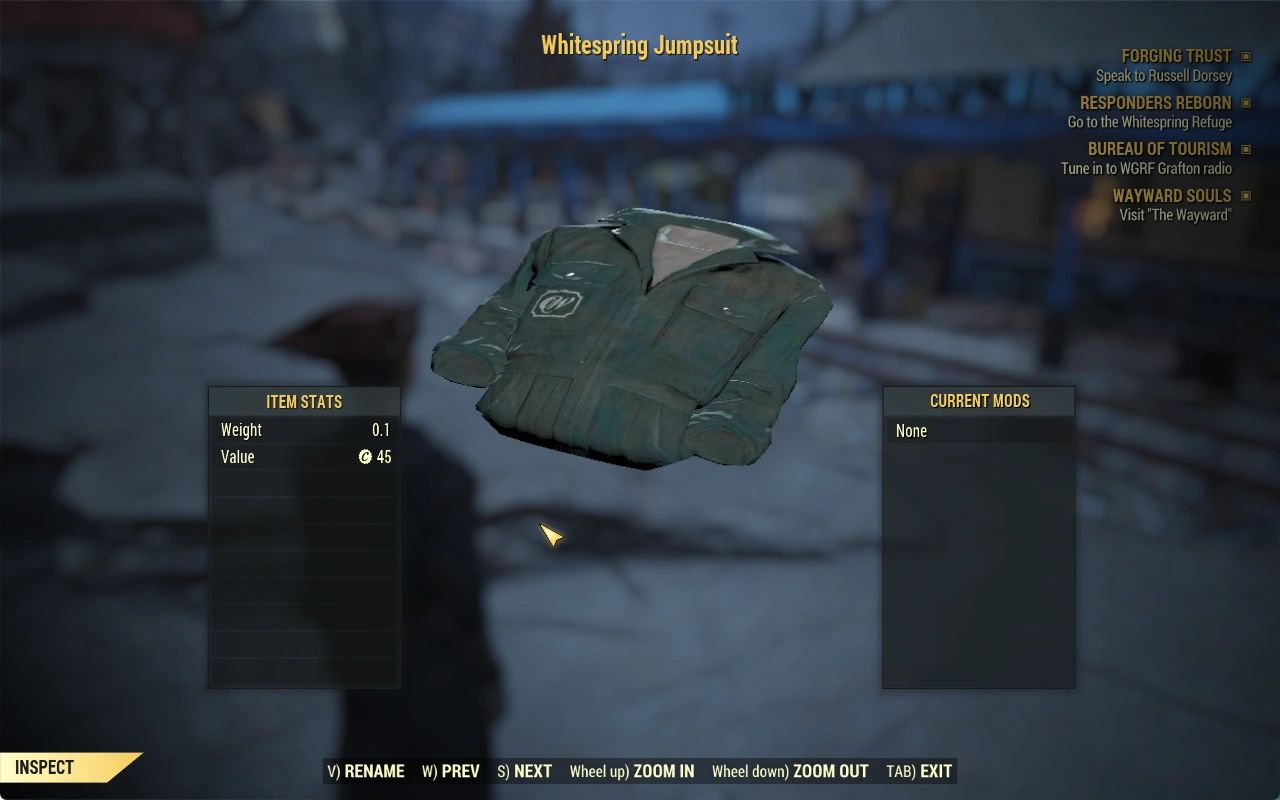Choose Zoom Out in the bottom bar

tap(790, 771)
